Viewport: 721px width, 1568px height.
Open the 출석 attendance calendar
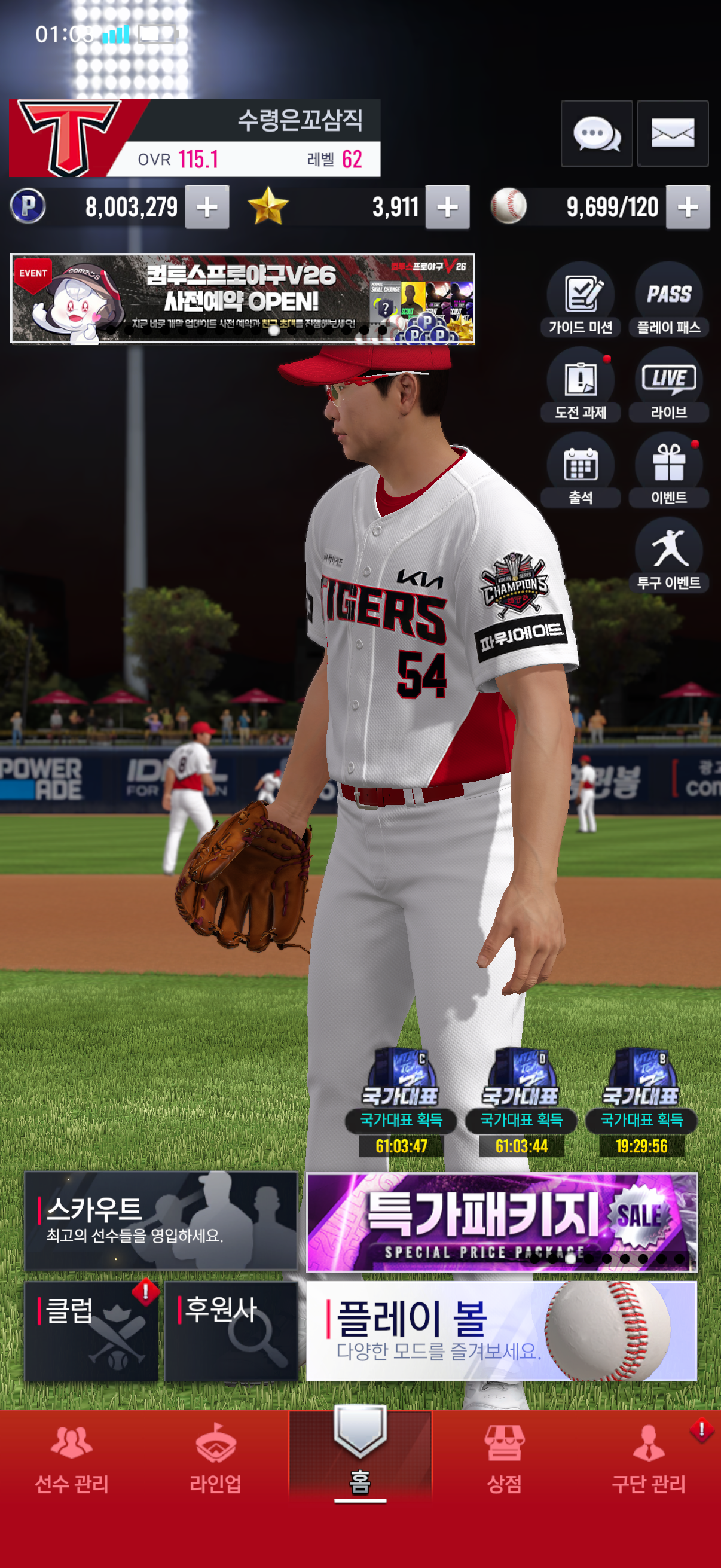[x=581, y=469]
